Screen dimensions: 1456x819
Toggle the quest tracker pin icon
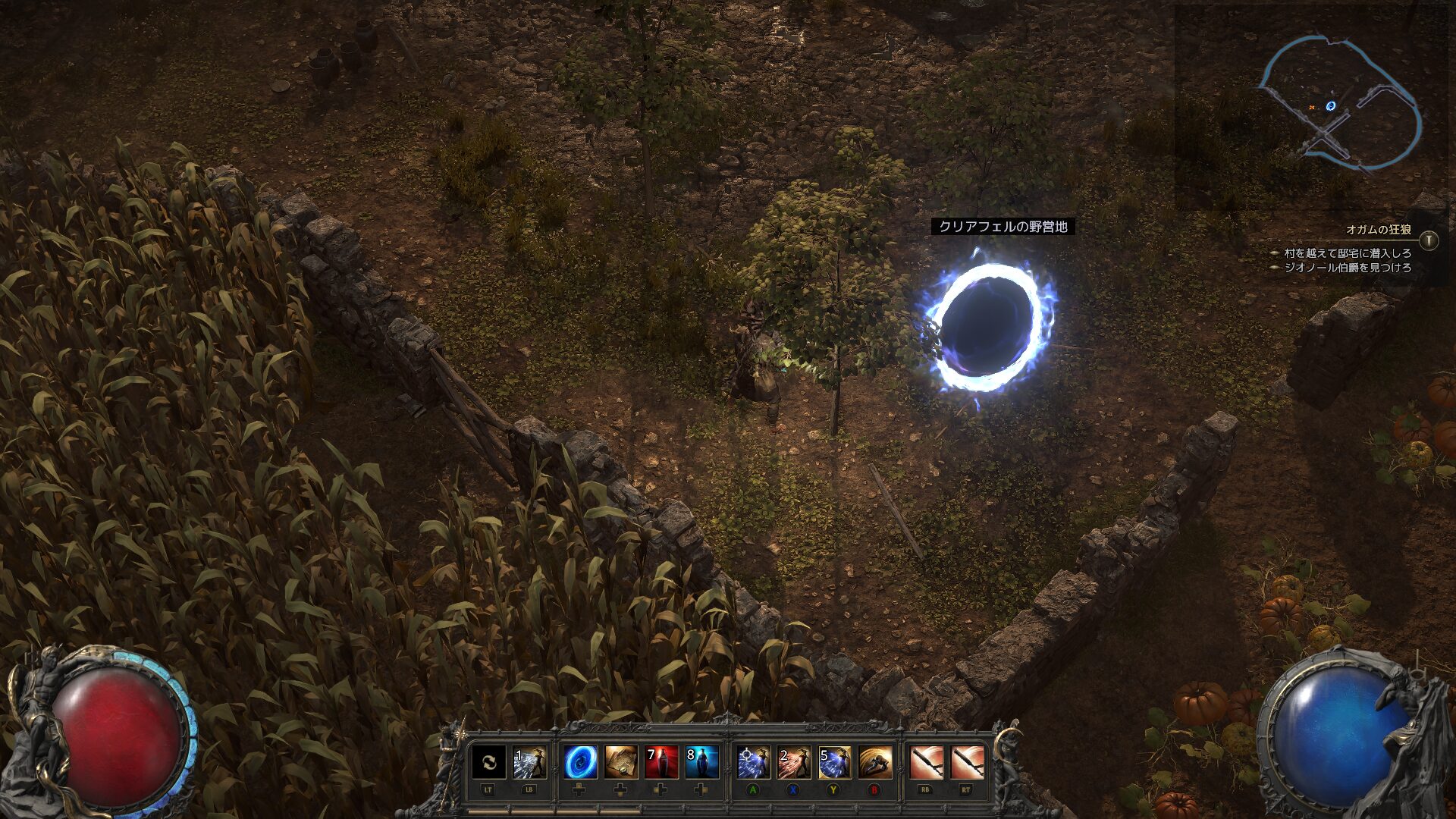pyautogui.click(x=1429, y=241)
